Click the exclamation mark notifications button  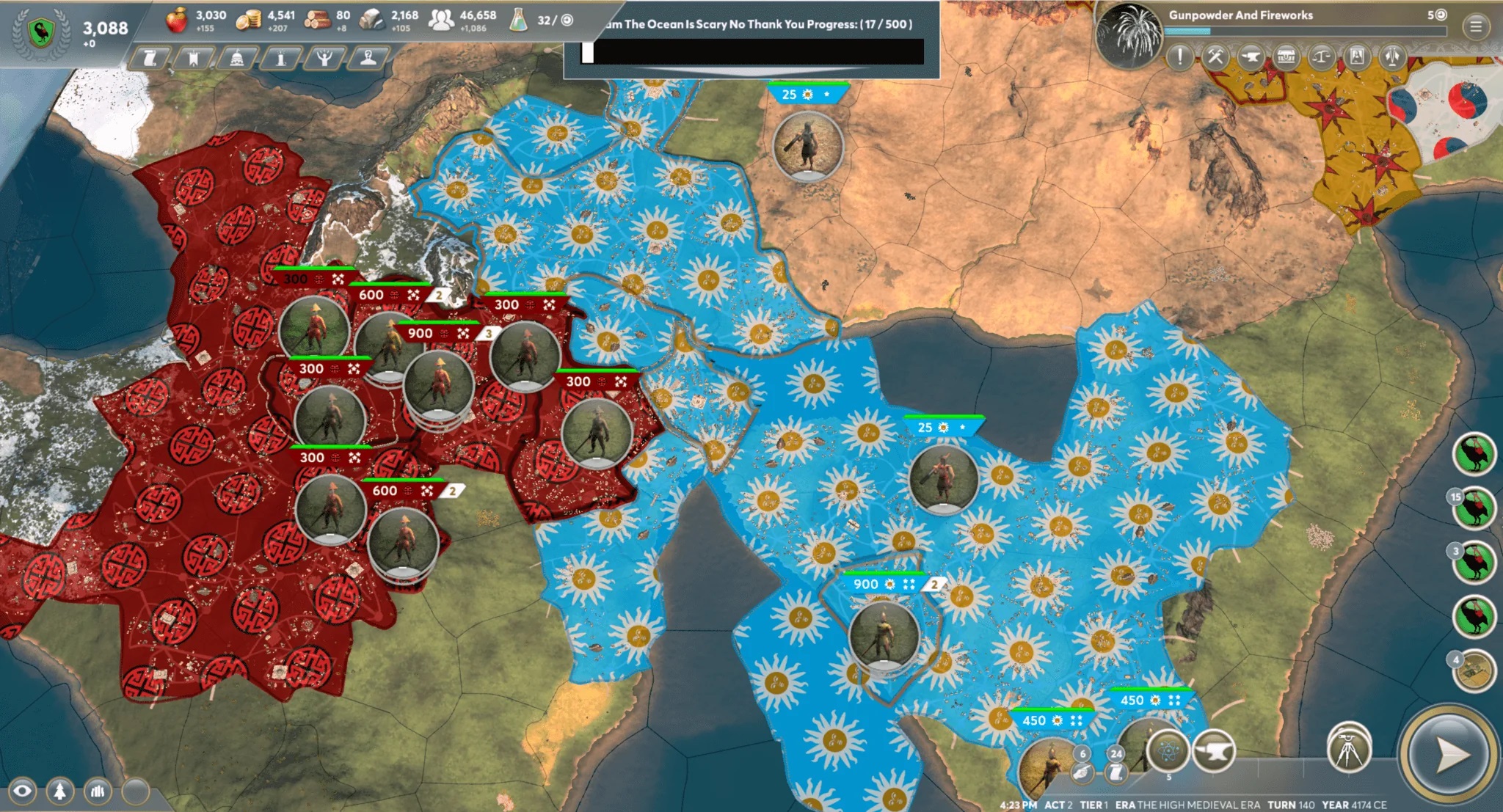(x=1179, y=57)
